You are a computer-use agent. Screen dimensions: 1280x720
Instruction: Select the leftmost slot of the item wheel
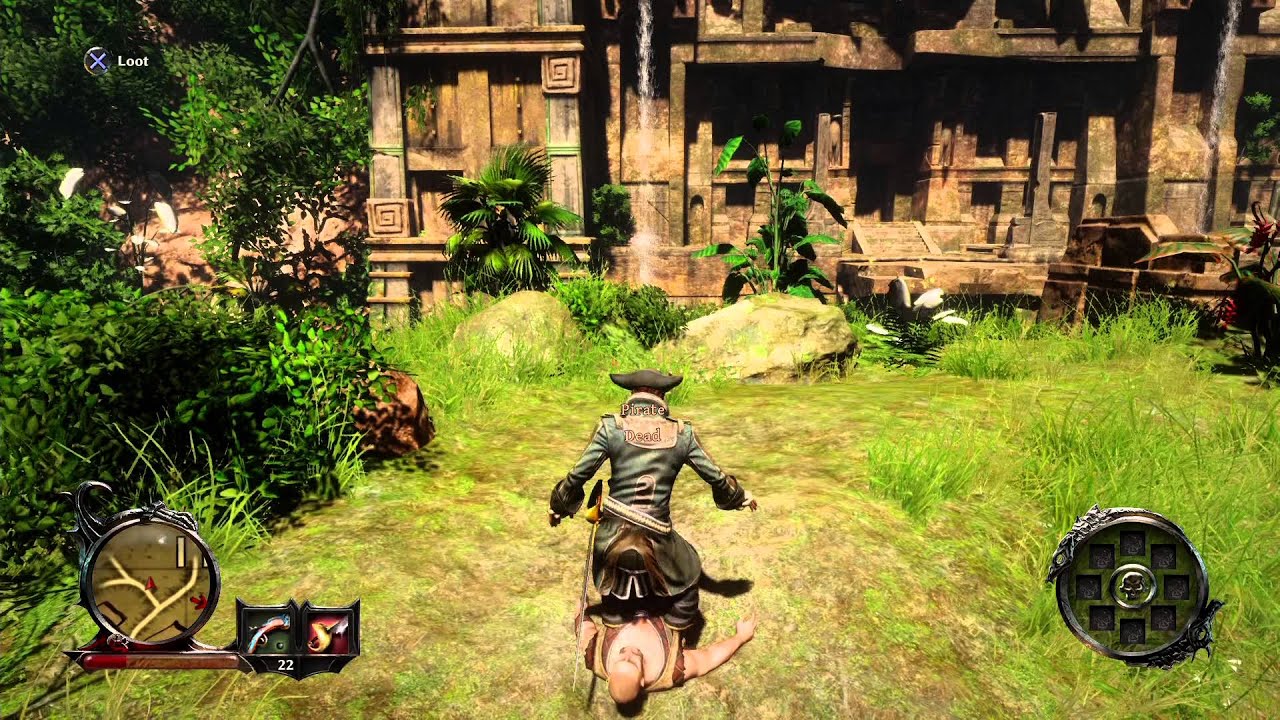(x=1090, y=586)
